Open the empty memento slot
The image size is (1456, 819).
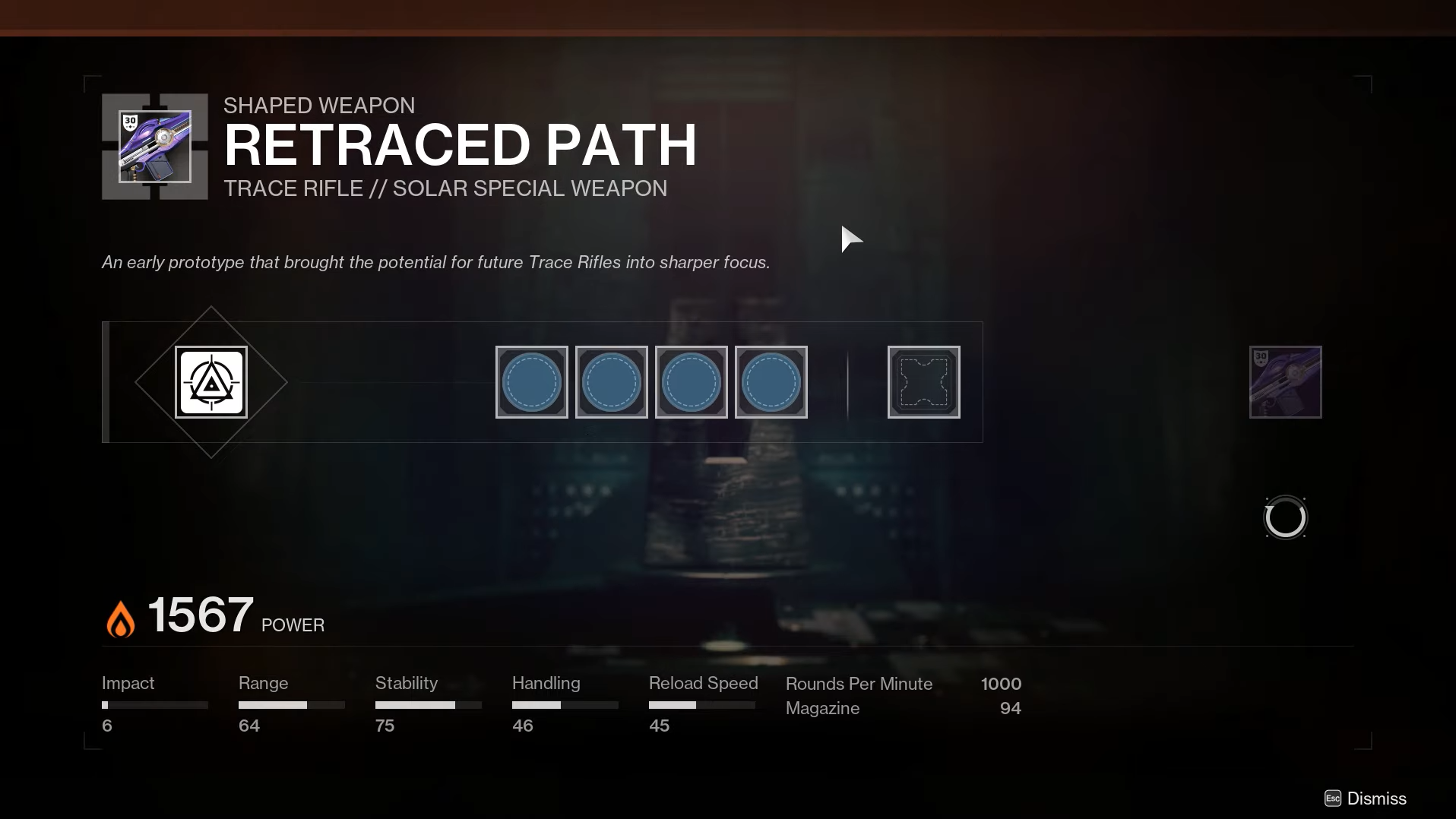[924, 382]
